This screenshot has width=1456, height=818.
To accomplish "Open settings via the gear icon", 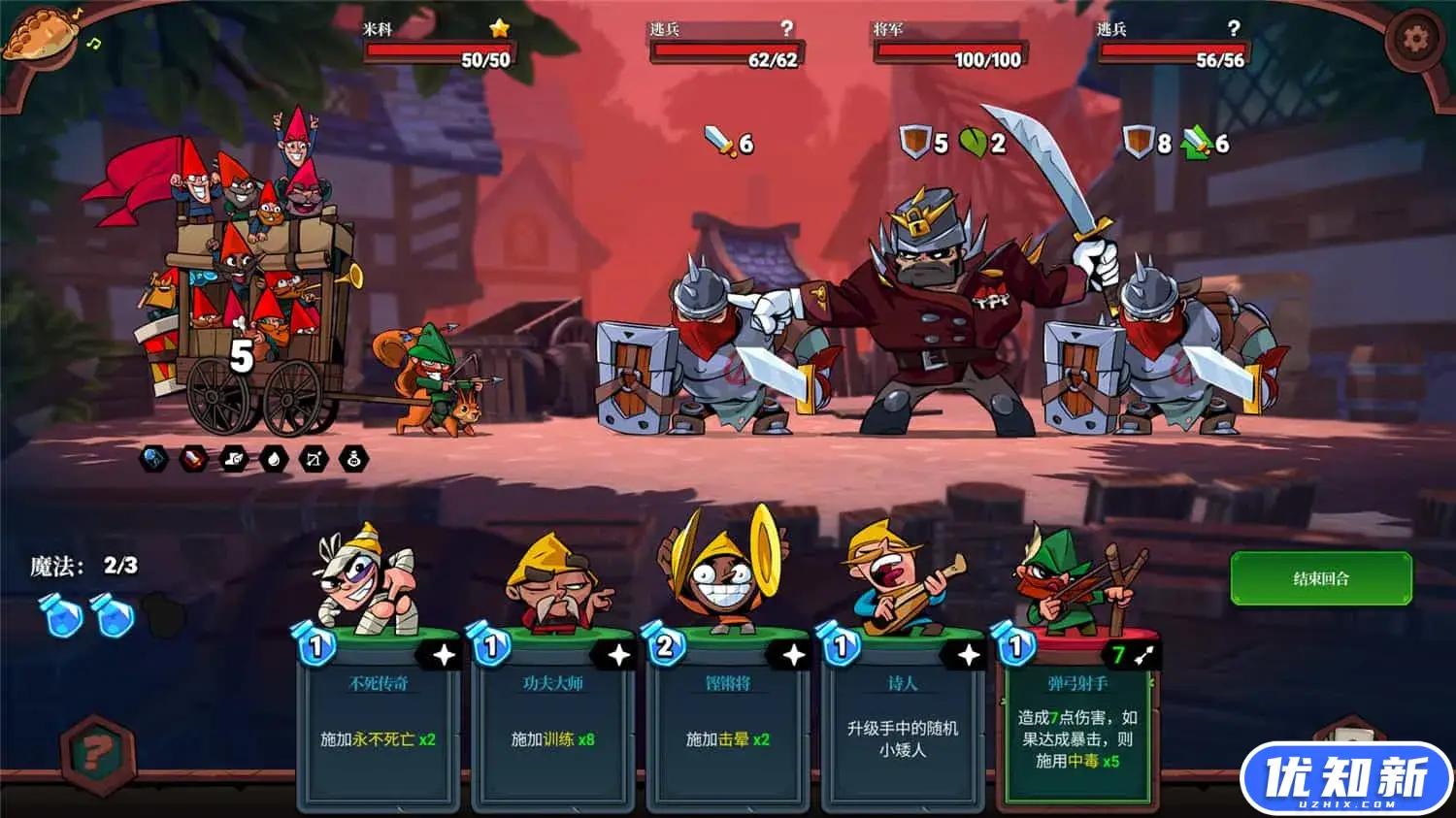I will click(x=1415, y=39).
